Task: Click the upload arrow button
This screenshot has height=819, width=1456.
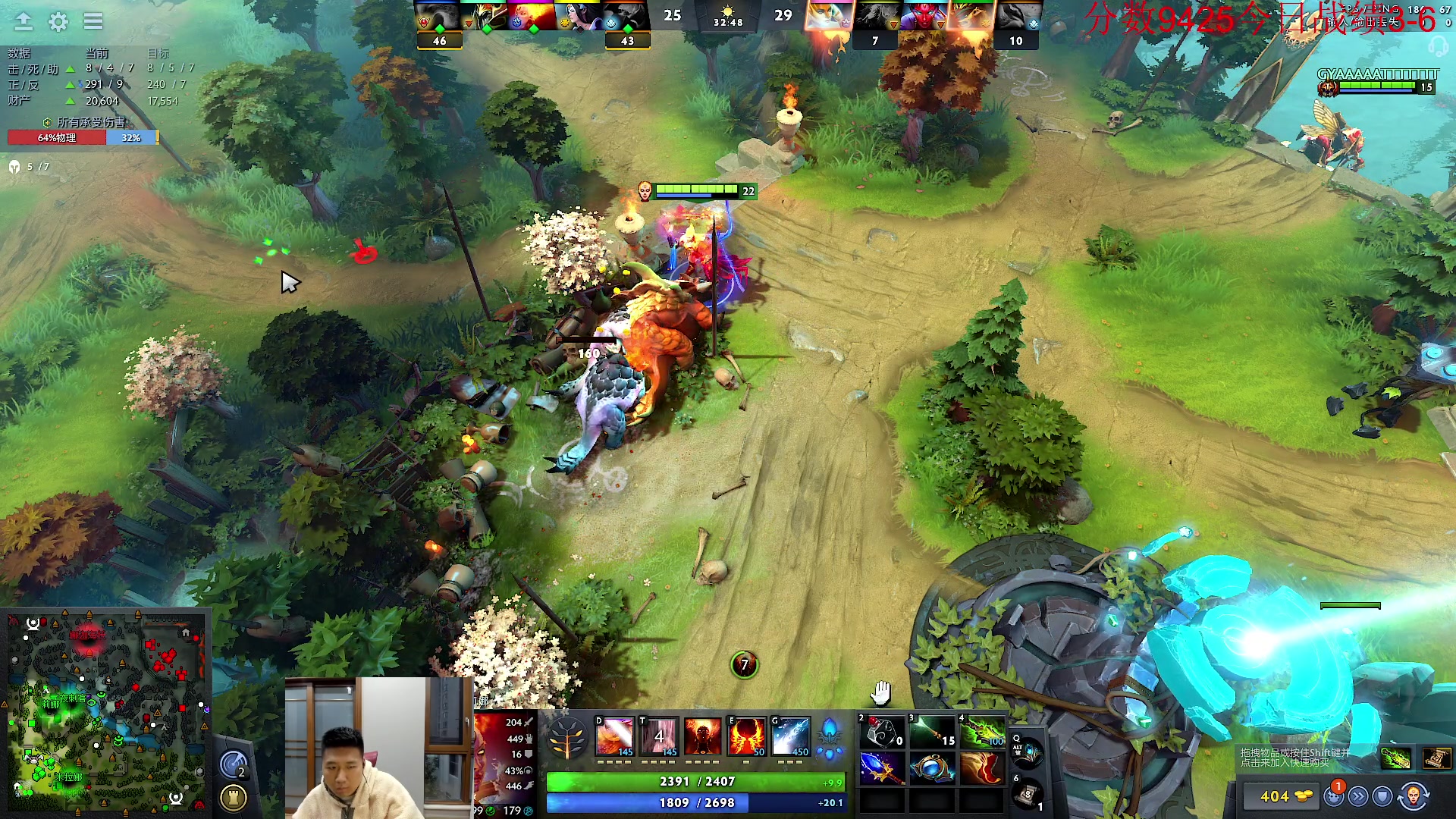Action: pyautogui.click(x=24, y=21)
